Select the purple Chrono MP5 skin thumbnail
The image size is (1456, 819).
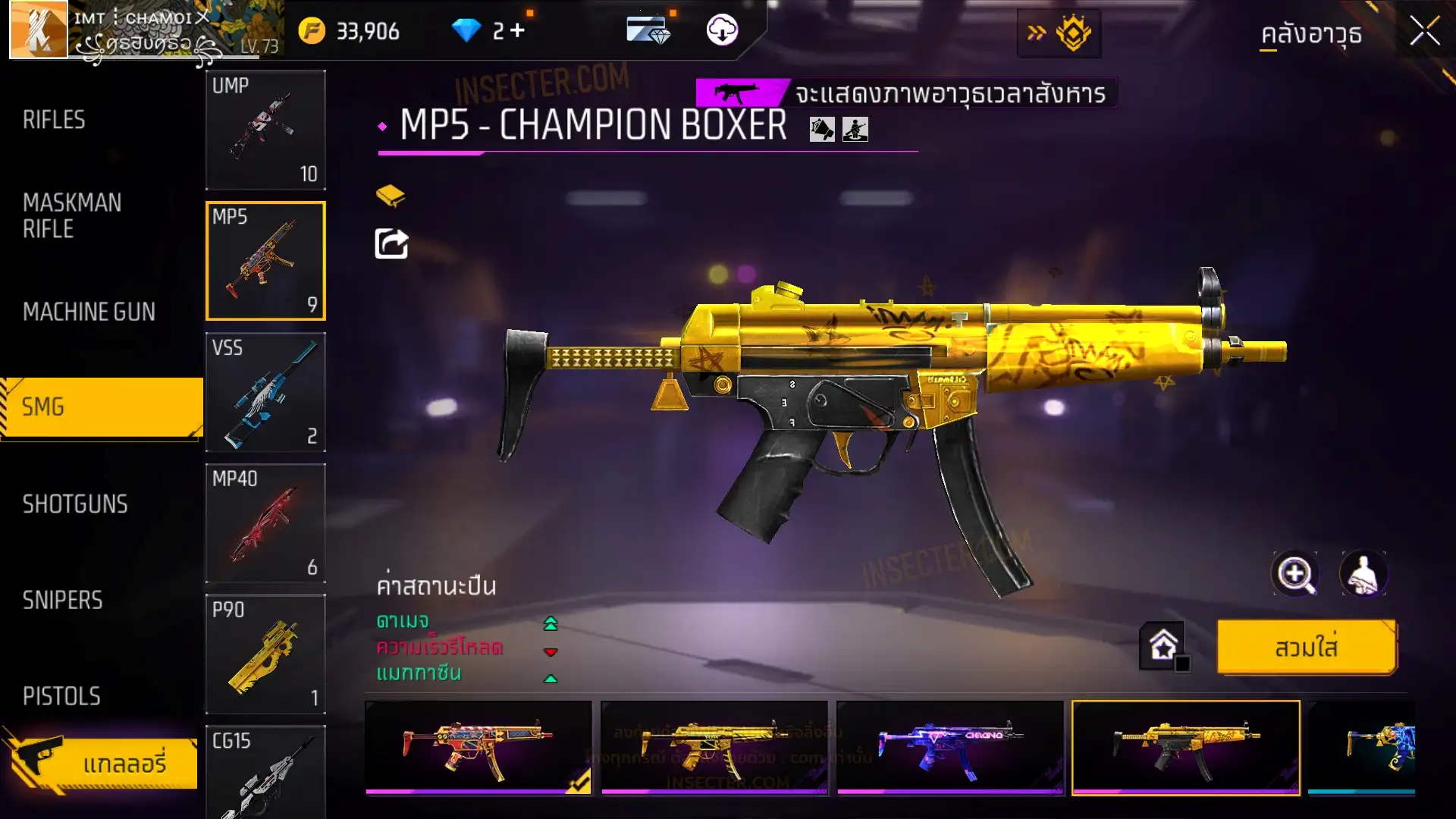[x=949, y=748]
